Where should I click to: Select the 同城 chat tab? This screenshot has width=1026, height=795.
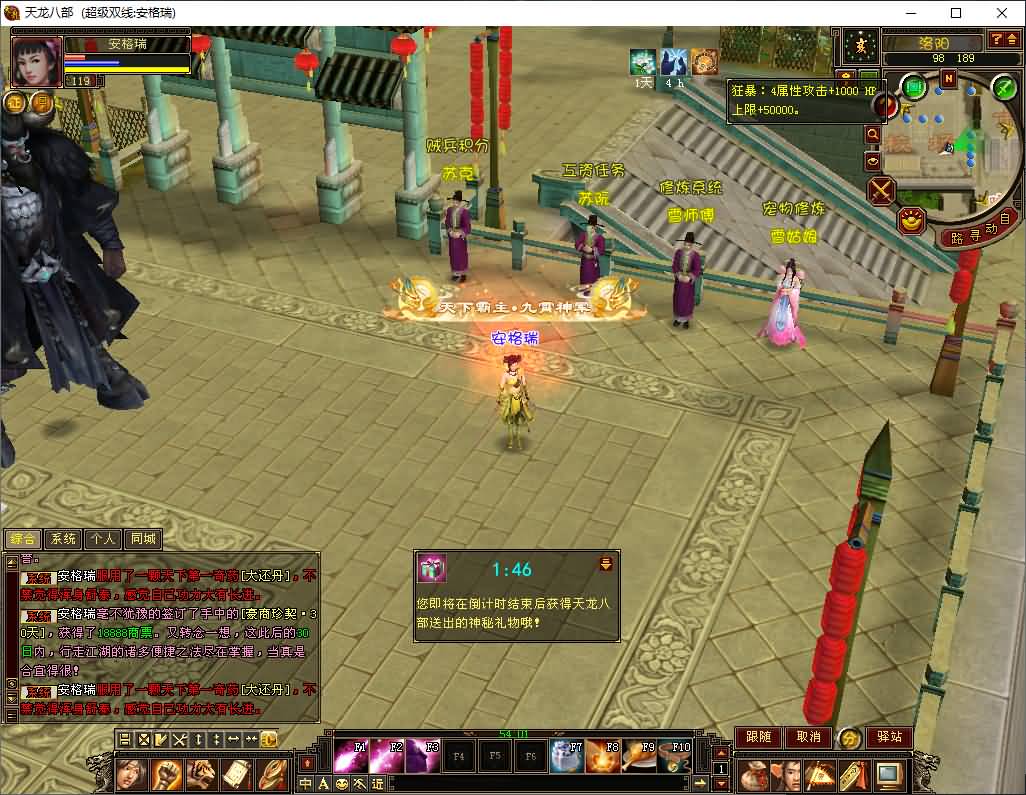143,539
